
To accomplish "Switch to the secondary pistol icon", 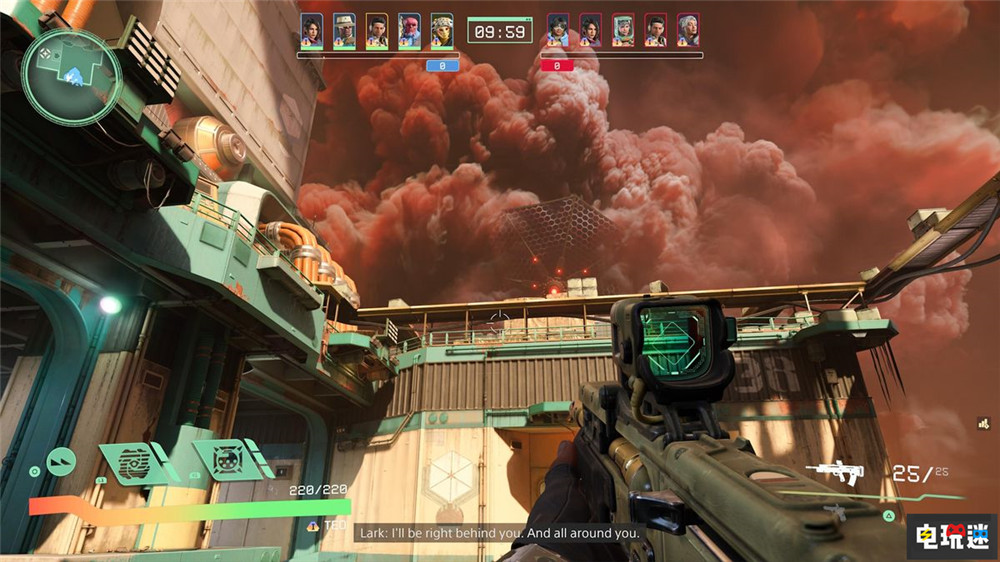I will [x=839, y=513].
